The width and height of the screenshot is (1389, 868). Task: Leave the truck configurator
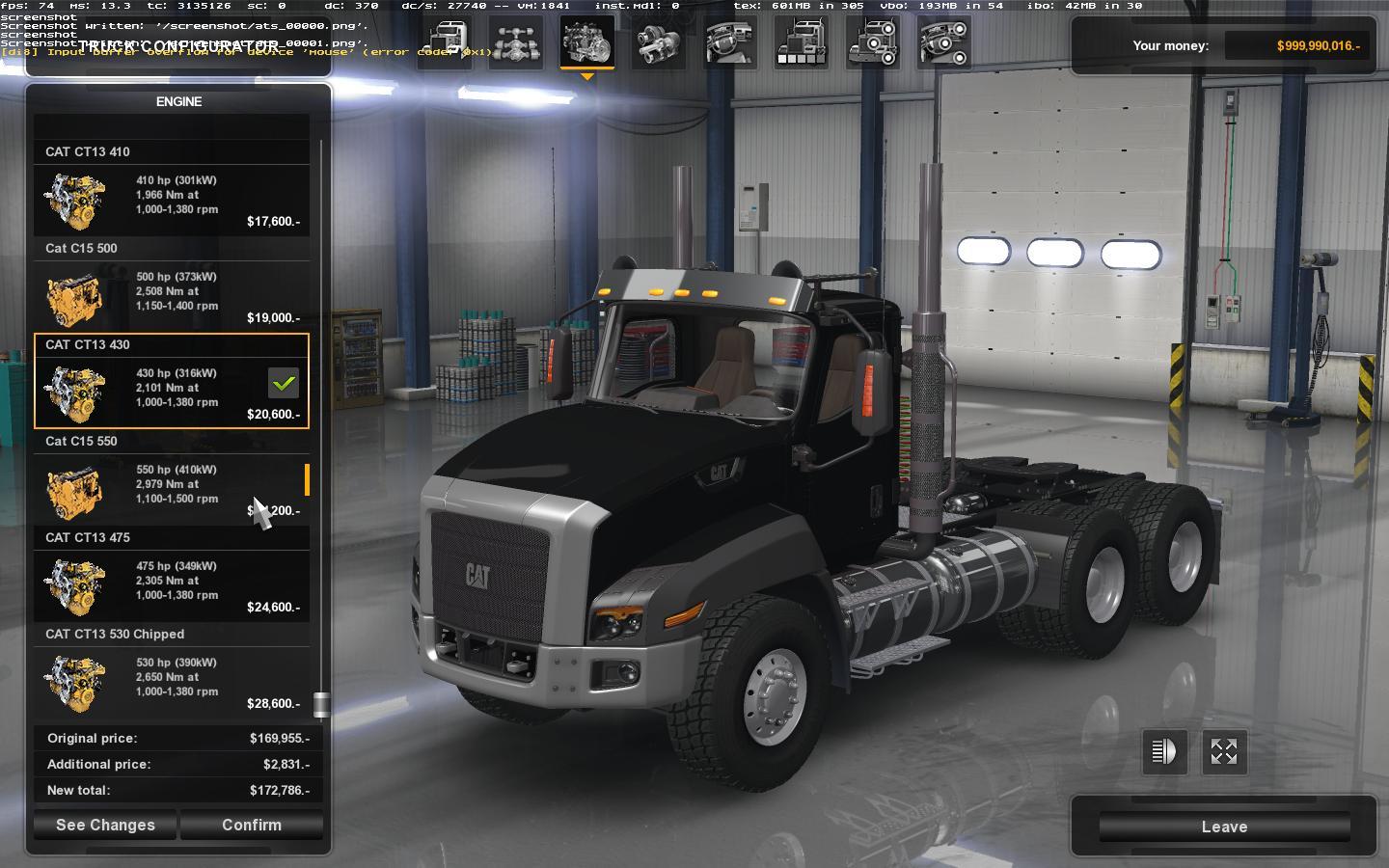pos(1224,827)
